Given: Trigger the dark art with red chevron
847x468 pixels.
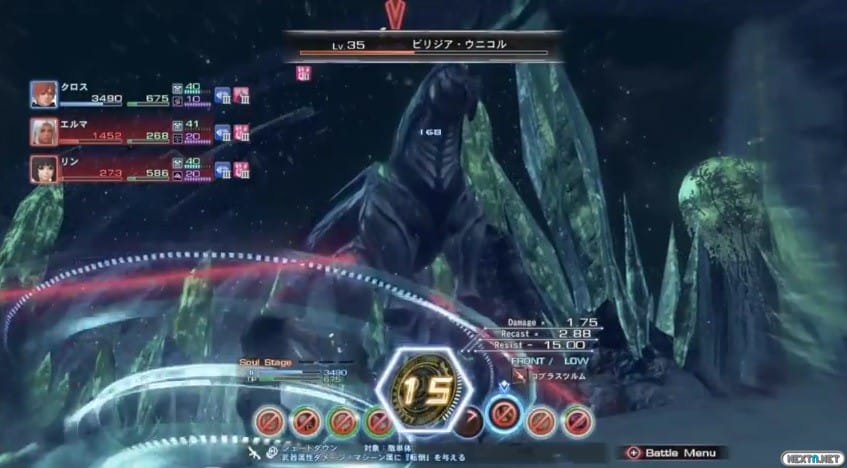Looking at the screenshot, I should point(469,421).
